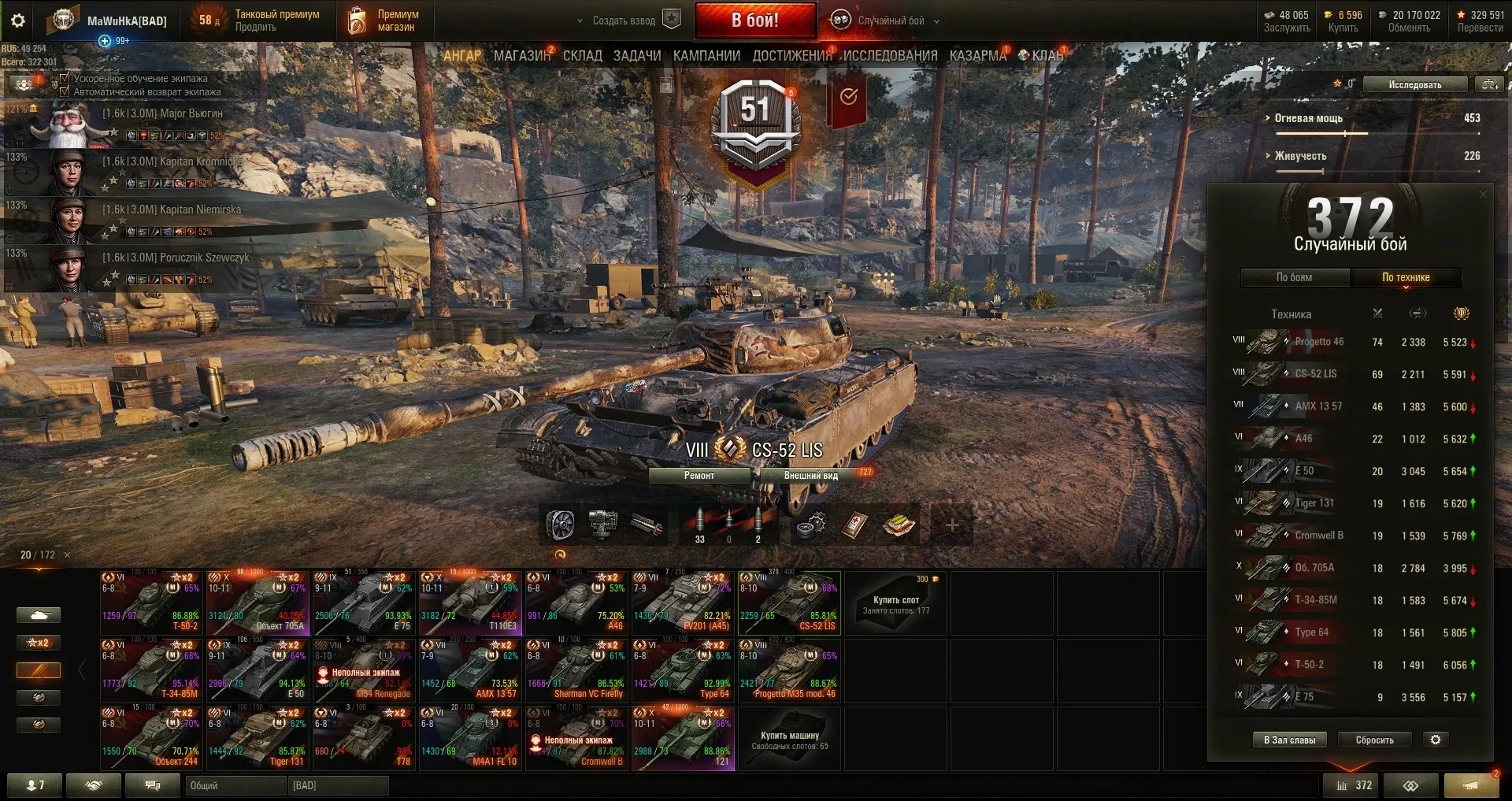This screenshot has height=801, width=1512.
Task: Select the Объект 705А tank in carousel
Action: [257, 604]
